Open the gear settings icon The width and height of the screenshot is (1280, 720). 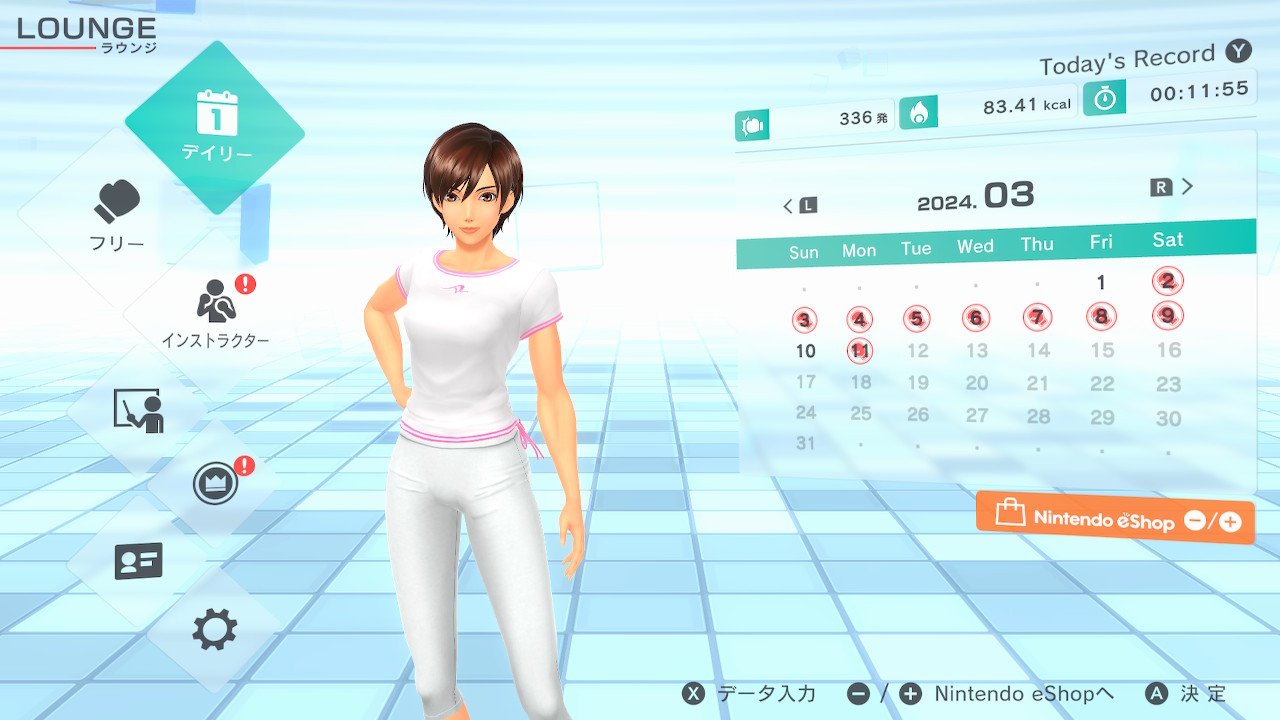[215, 630]
